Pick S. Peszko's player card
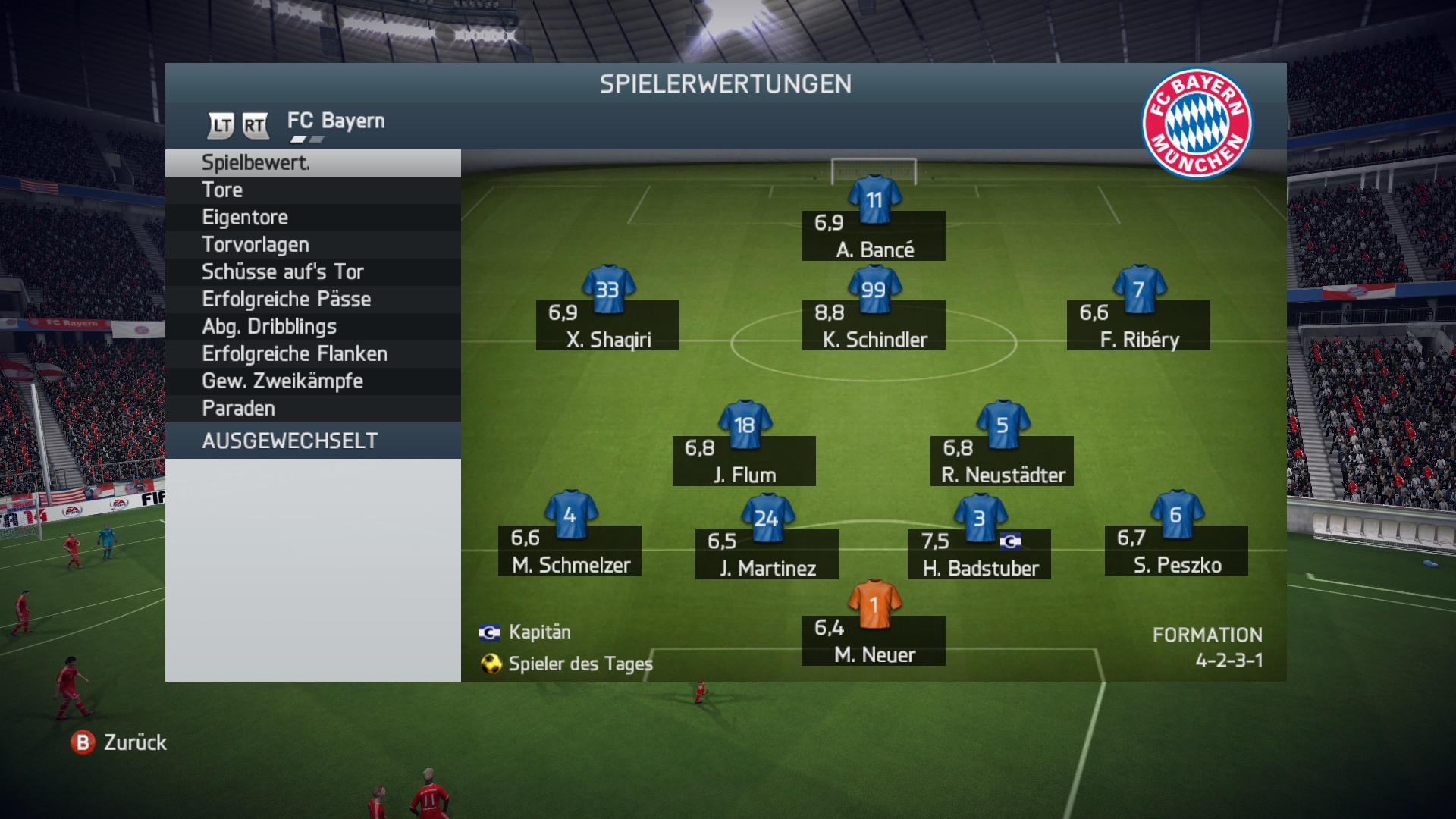Image resolution: width=1456 pixels, height=819 pixels. point(1176,550)
